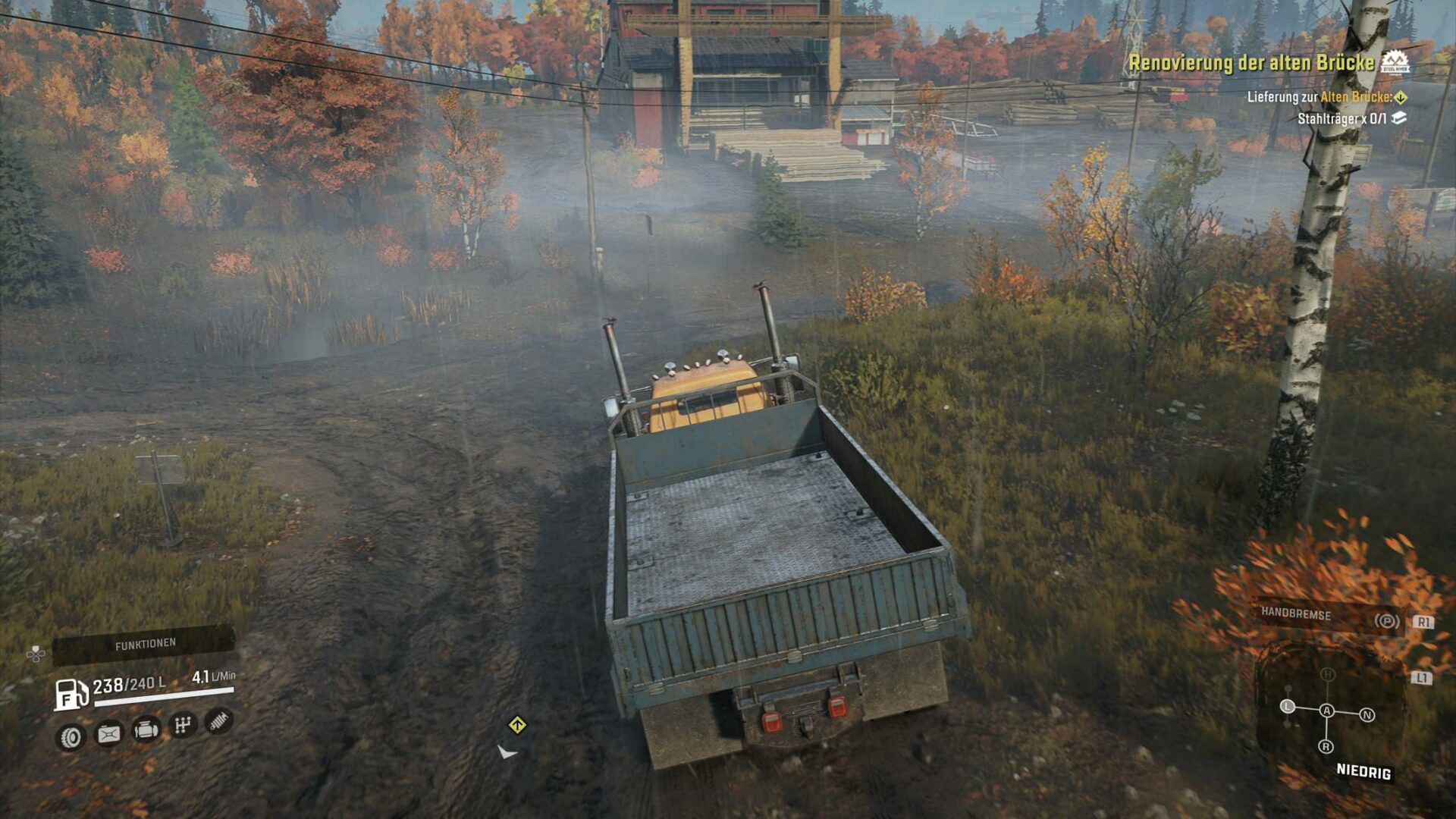The width and height of the screenshot is (1456, 819).
Task: Click the Stahlträger cargo icon
Action: click(1399, 118)
